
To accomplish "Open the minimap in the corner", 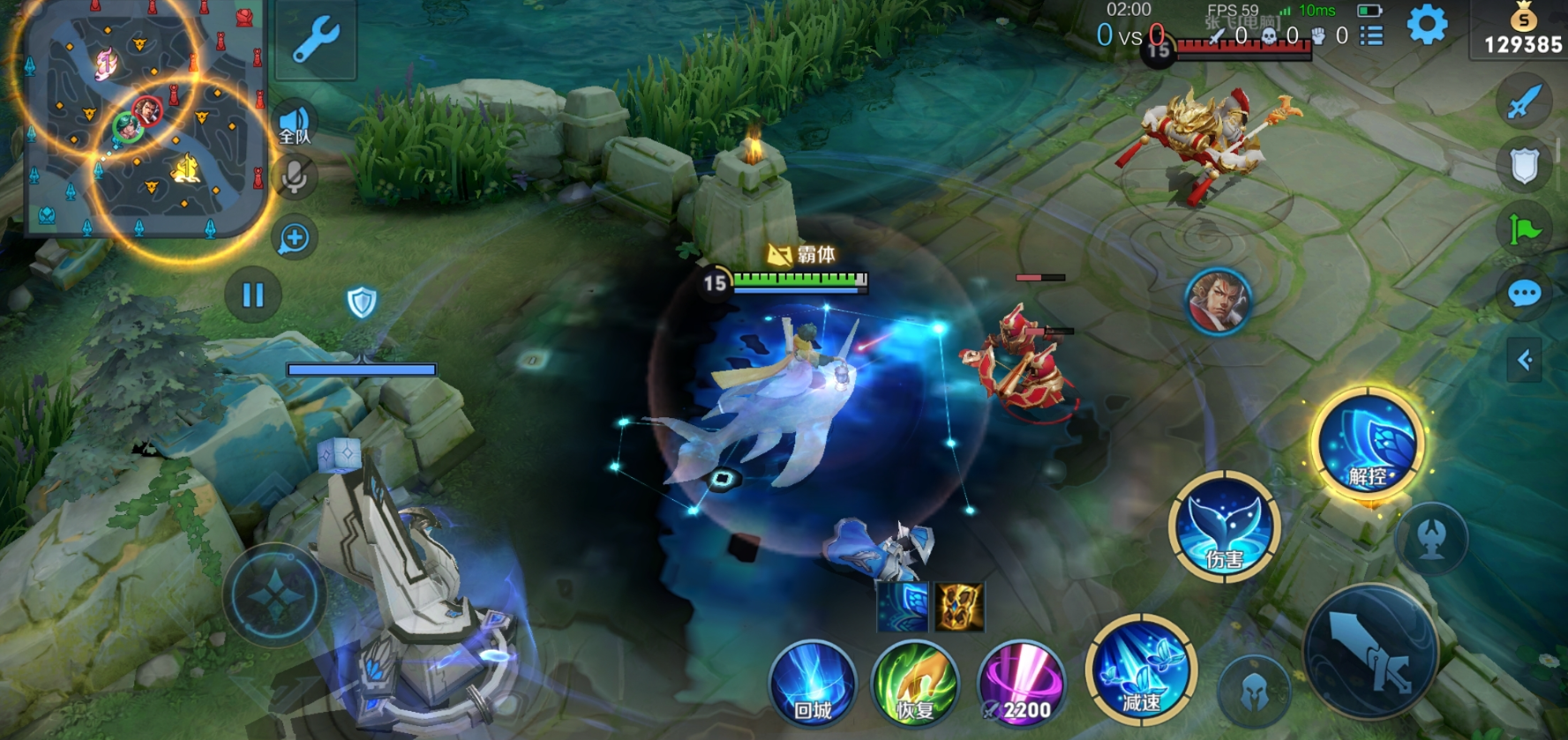I will pyautogui.click(x=141, y=119).
